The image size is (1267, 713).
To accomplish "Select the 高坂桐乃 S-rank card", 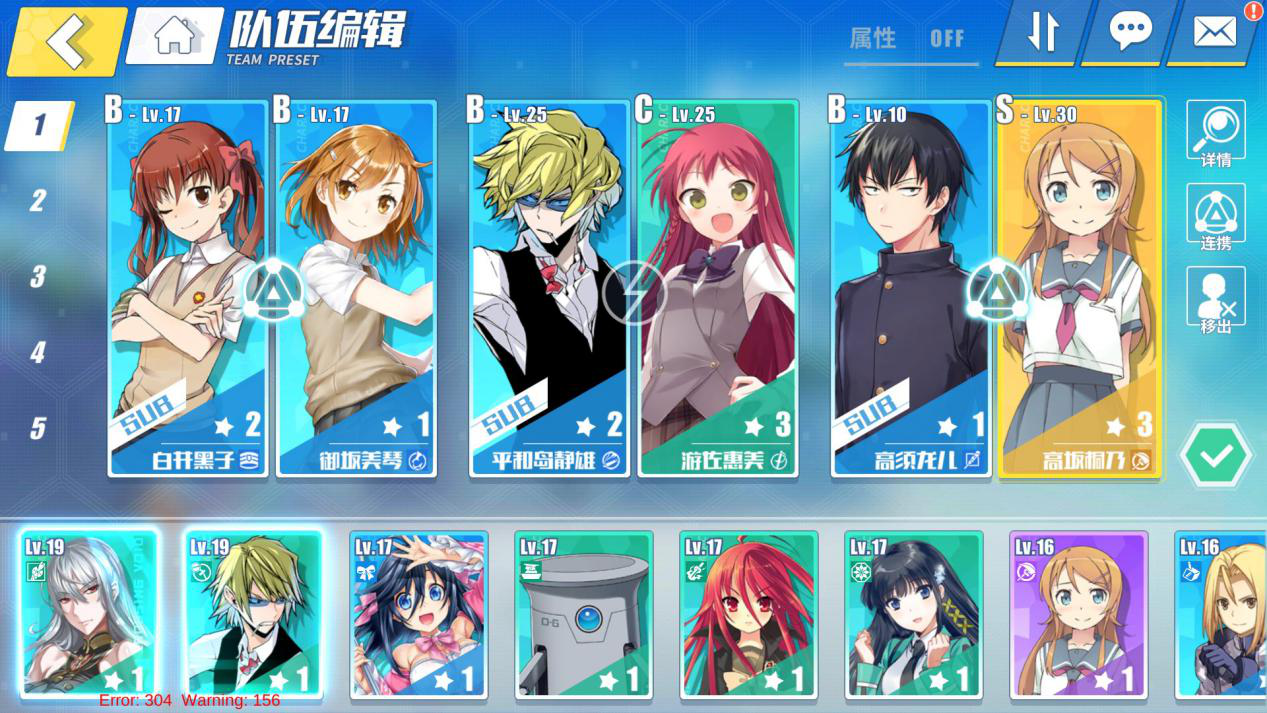I will (x=1080, y=290).
